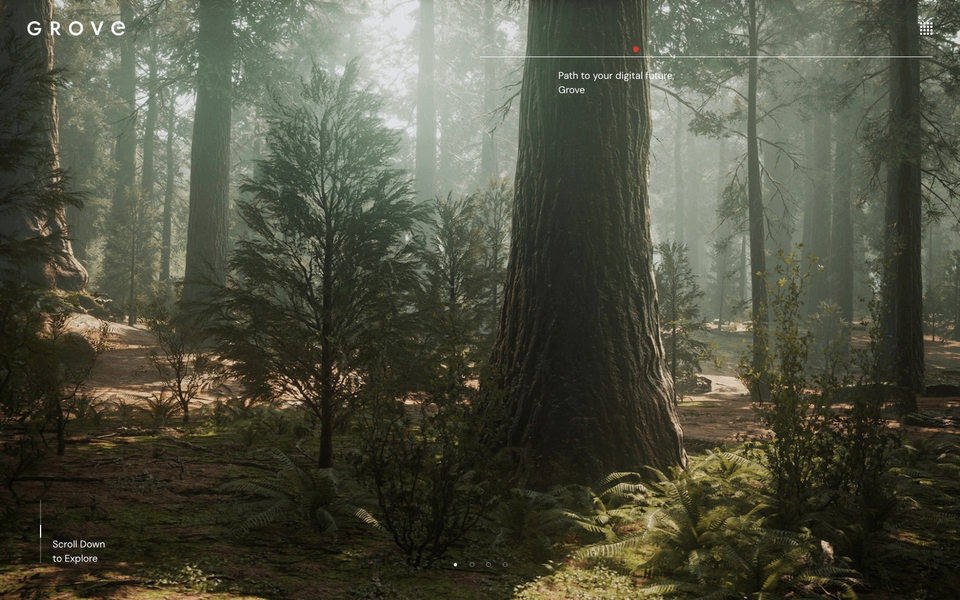Image resolution: width=960 pixels, height=600 pixels.
Task: Click the Scroll Down to Explore prompt
Action: point(78,551)
